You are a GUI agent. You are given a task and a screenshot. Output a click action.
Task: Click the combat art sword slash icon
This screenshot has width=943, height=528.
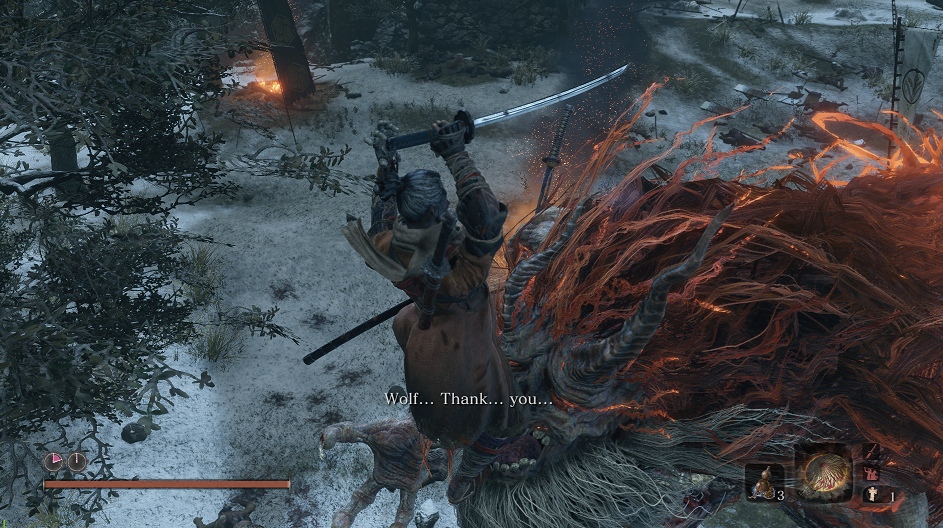(872, 451)
